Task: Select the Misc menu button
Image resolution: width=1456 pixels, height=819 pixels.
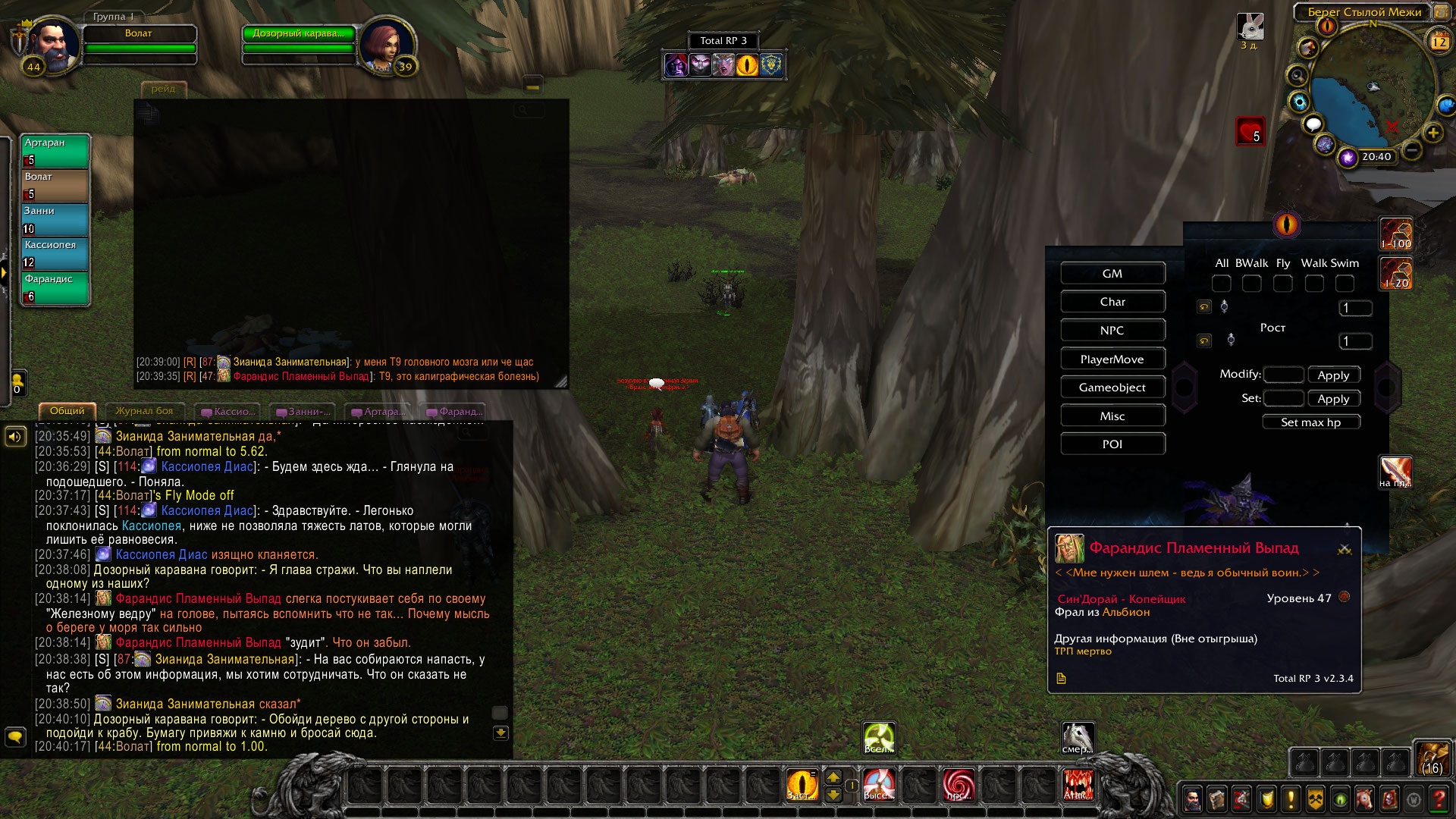Action: [1112, 416]
